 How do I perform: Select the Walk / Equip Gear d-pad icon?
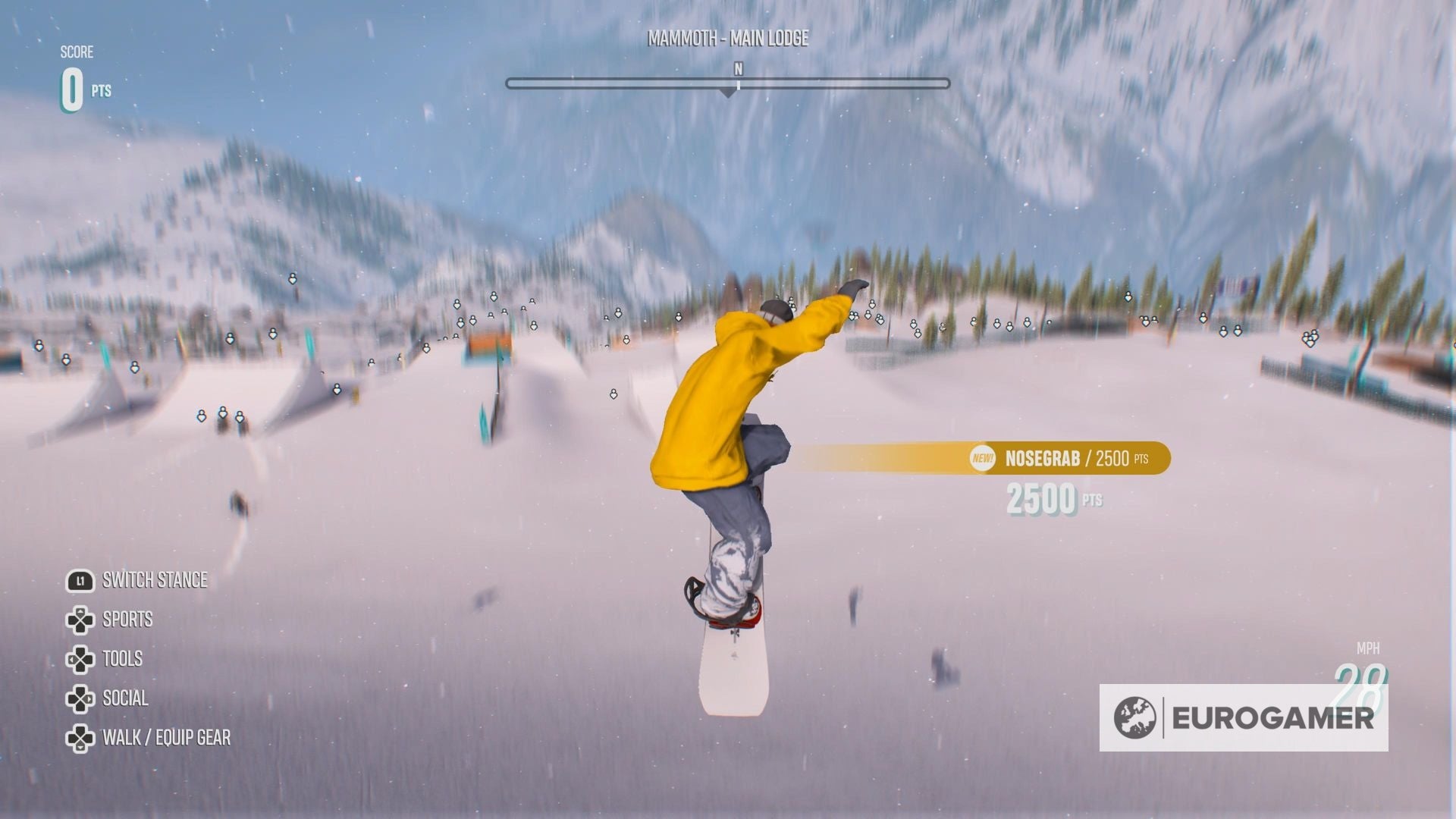tap(80, 737)
